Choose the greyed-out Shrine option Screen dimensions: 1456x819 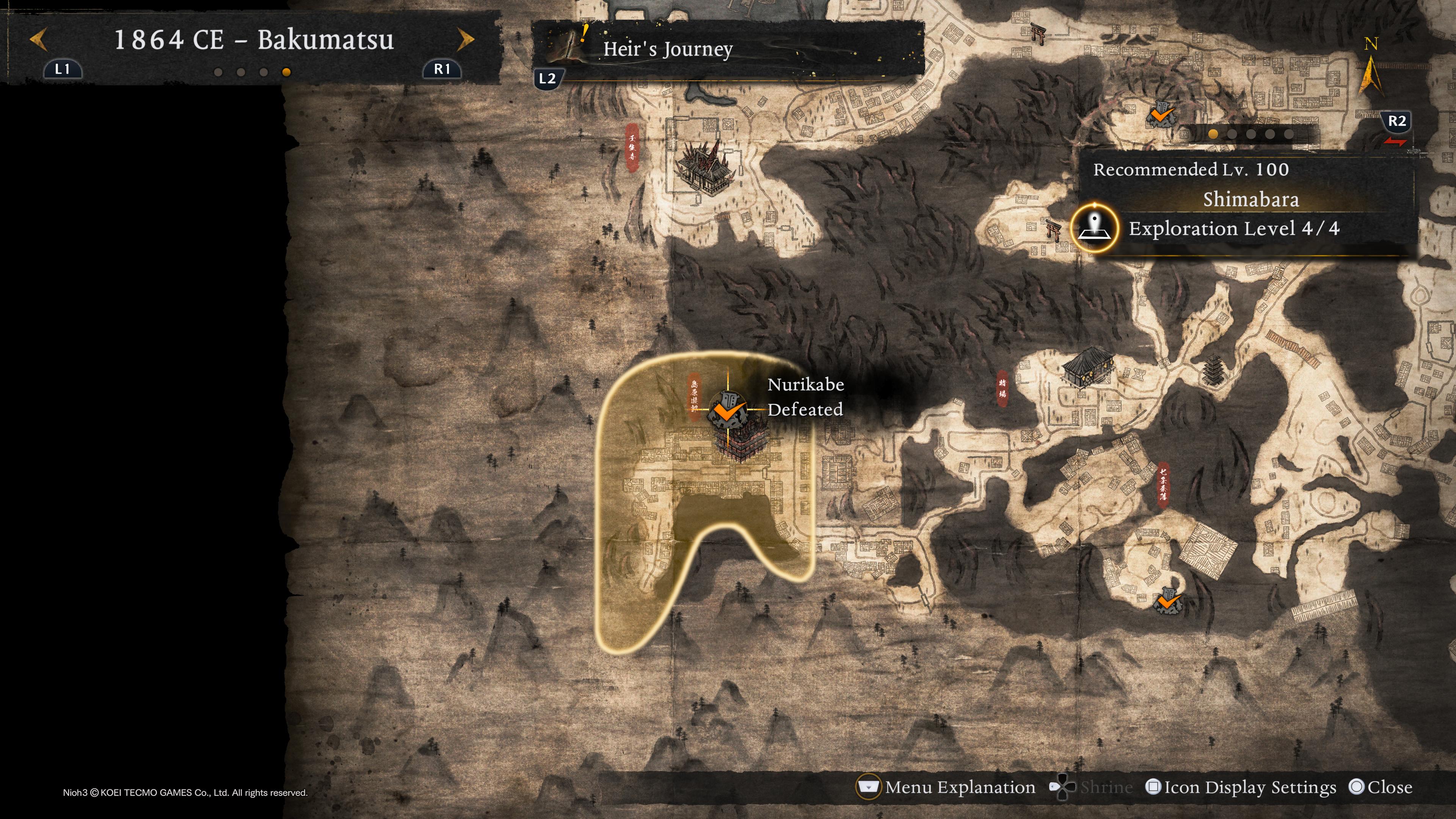pyautogui.click(x=1091, y=787)
